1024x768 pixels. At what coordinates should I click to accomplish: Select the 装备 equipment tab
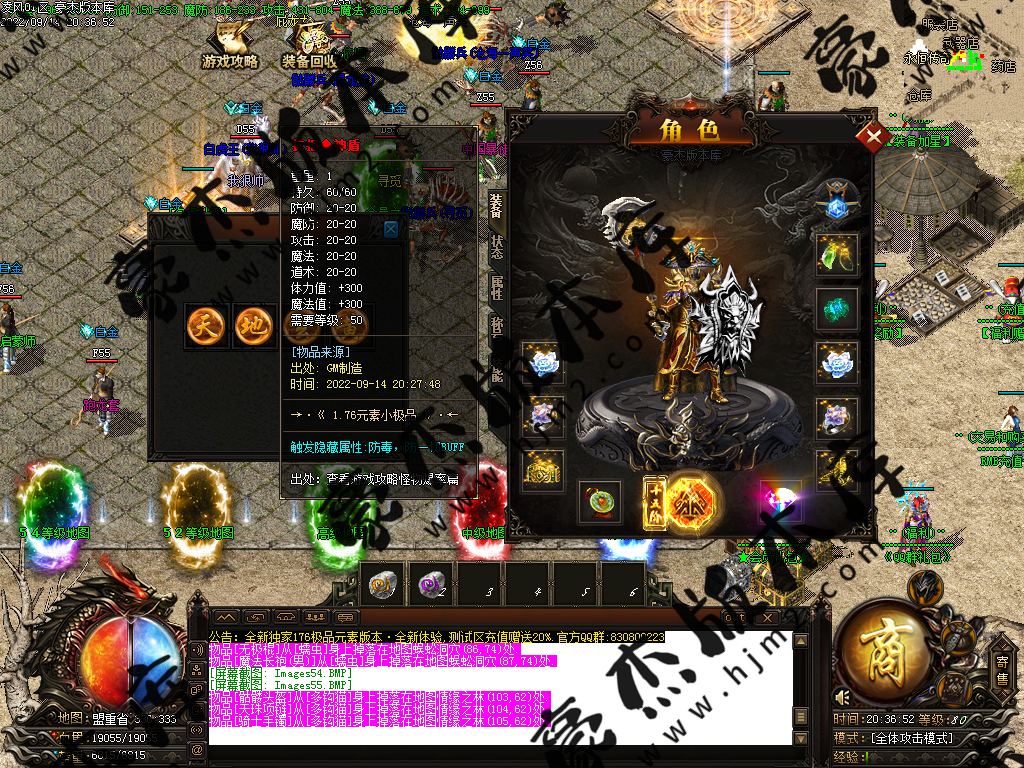pos(496,207)
